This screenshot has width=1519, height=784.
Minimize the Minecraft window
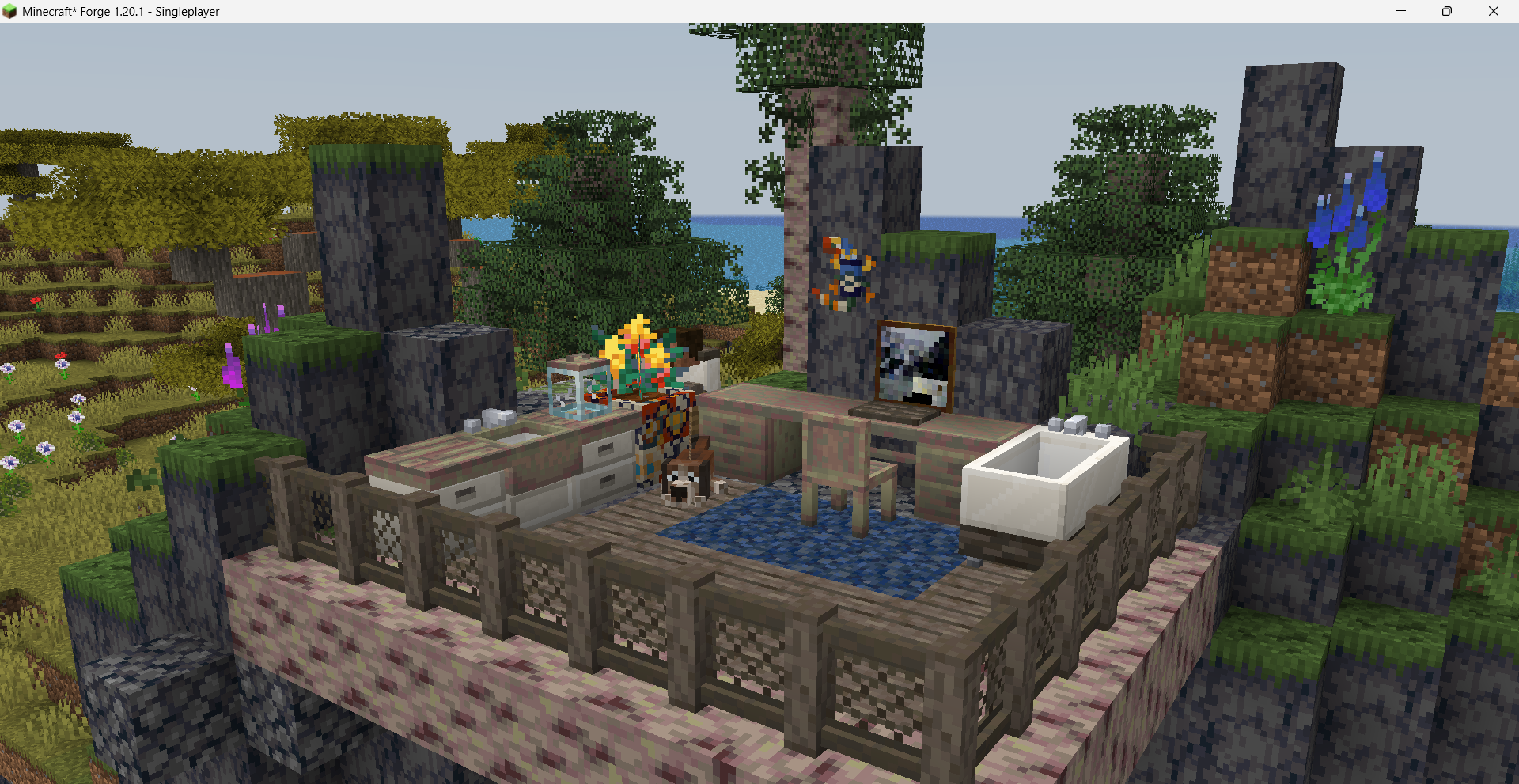tap(1400, 11)
